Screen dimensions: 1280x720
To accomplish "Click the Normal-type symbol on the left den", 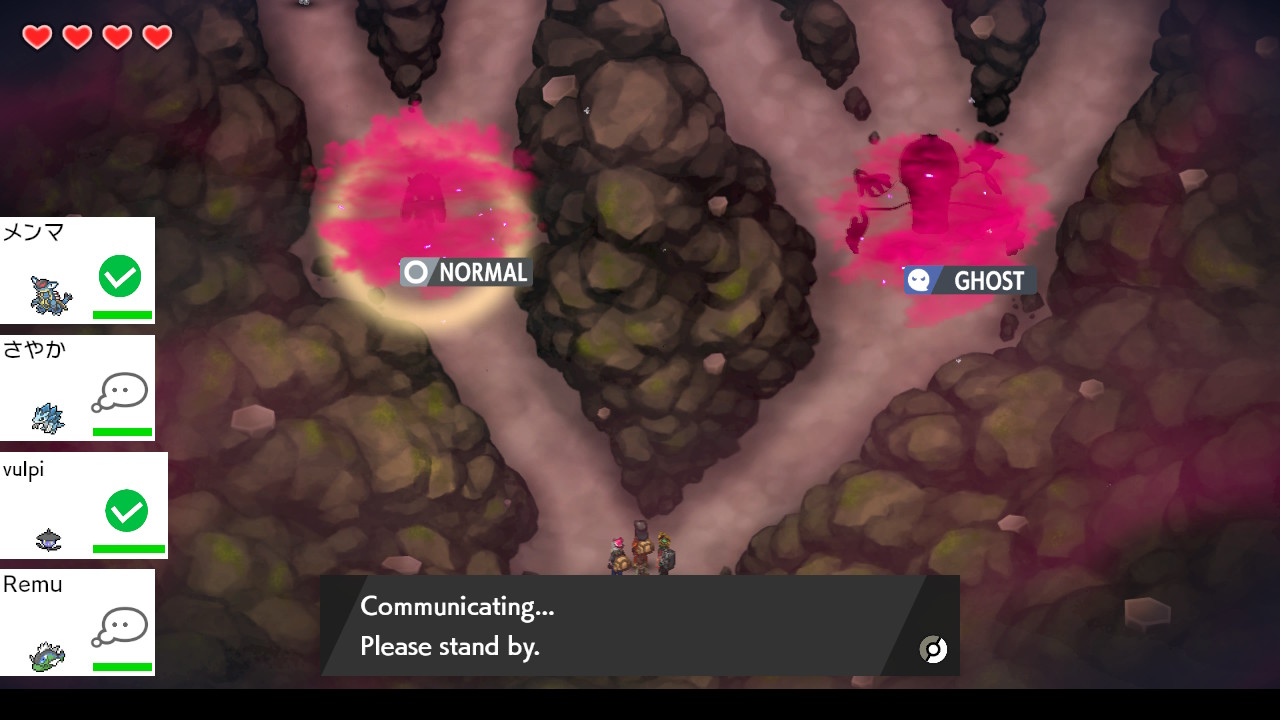I will (414, 271).
